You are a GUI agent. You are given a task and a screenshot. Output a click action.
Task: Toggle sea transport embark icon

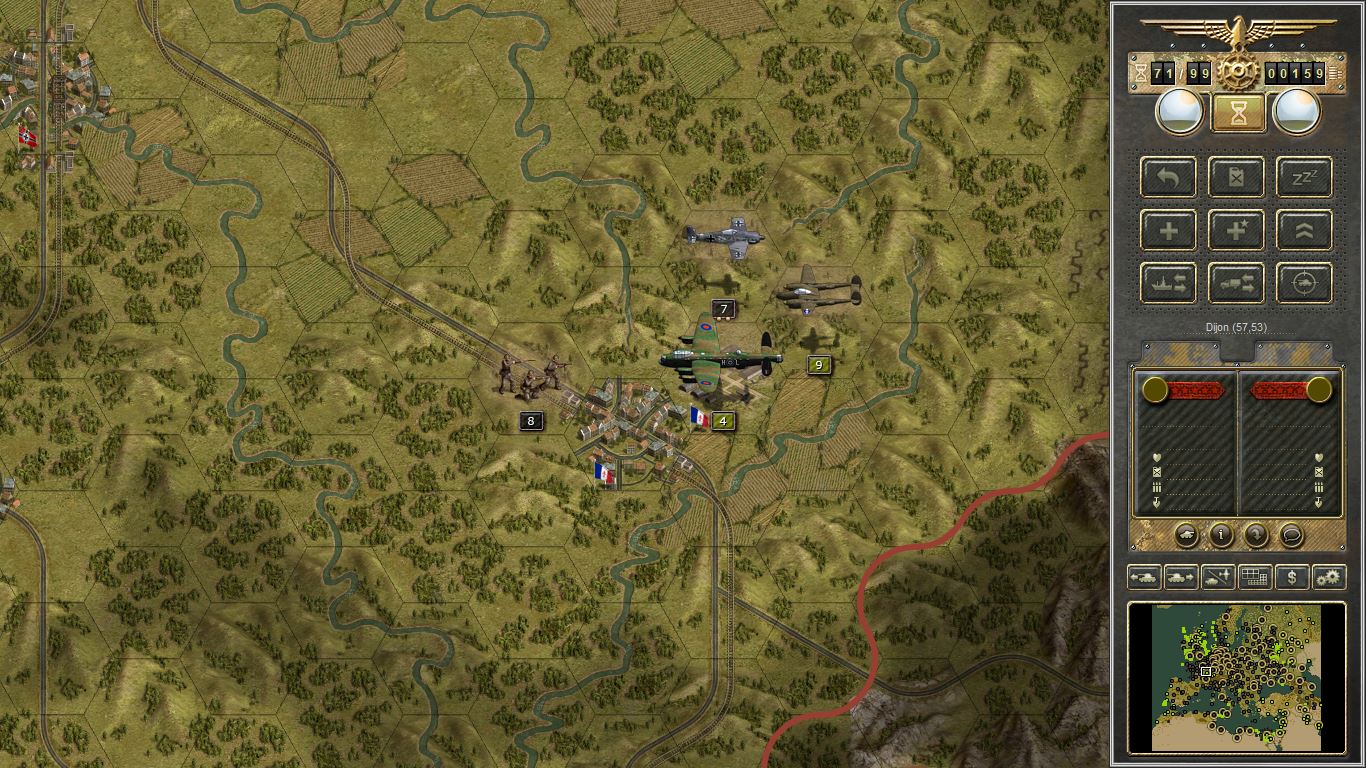1168,283
